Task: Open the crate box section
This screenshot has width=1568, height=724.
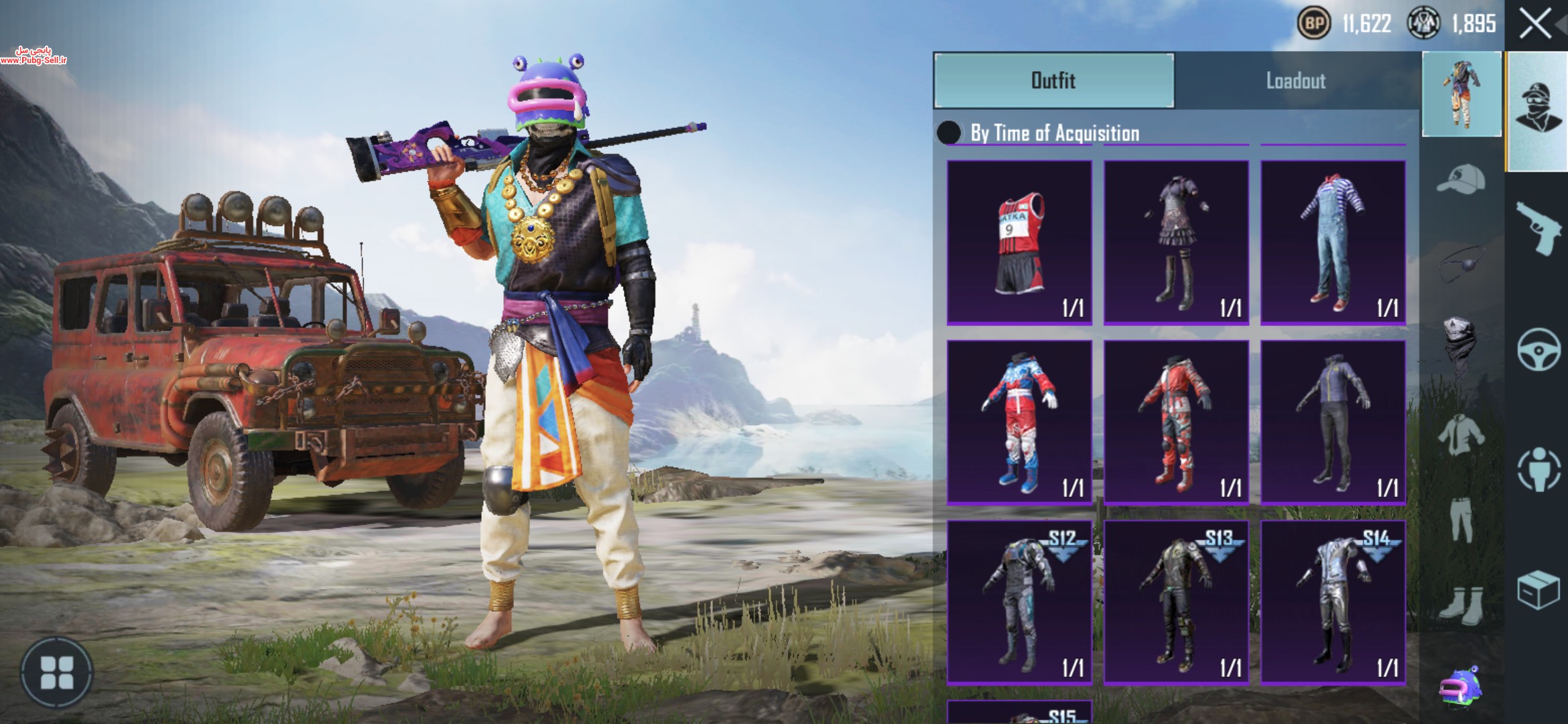Action: click(1538, 590)
